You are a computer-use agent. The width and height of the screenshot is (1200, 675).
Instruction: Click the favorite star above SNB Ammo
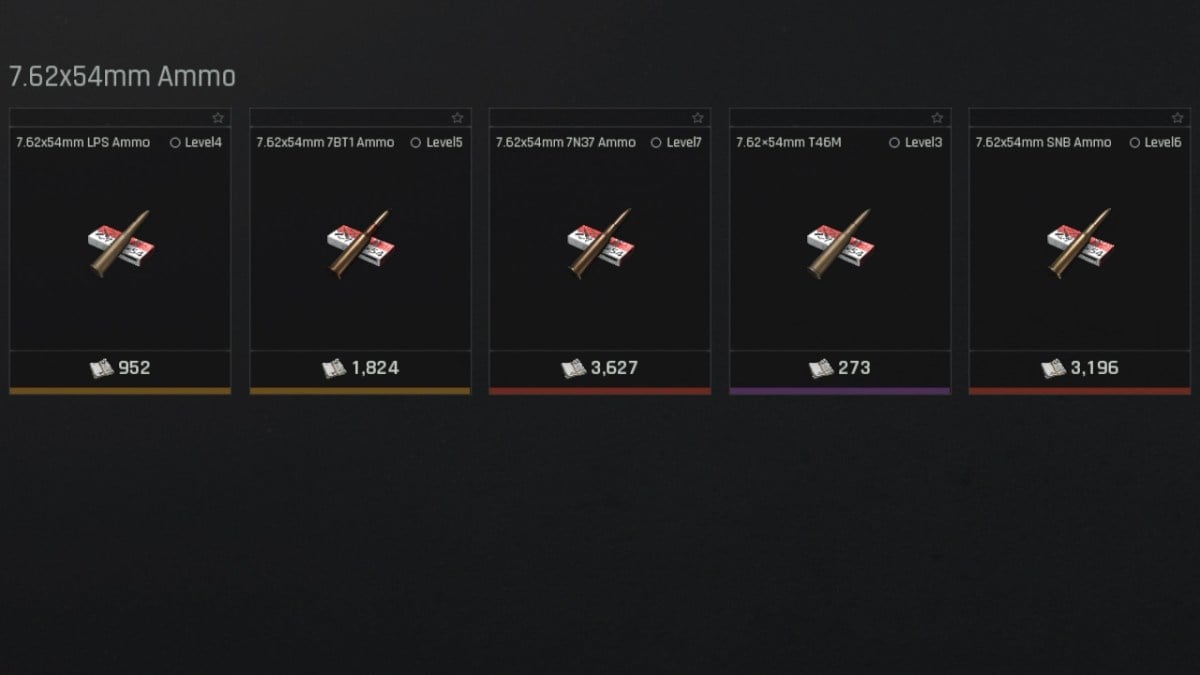pos(1178,118)
